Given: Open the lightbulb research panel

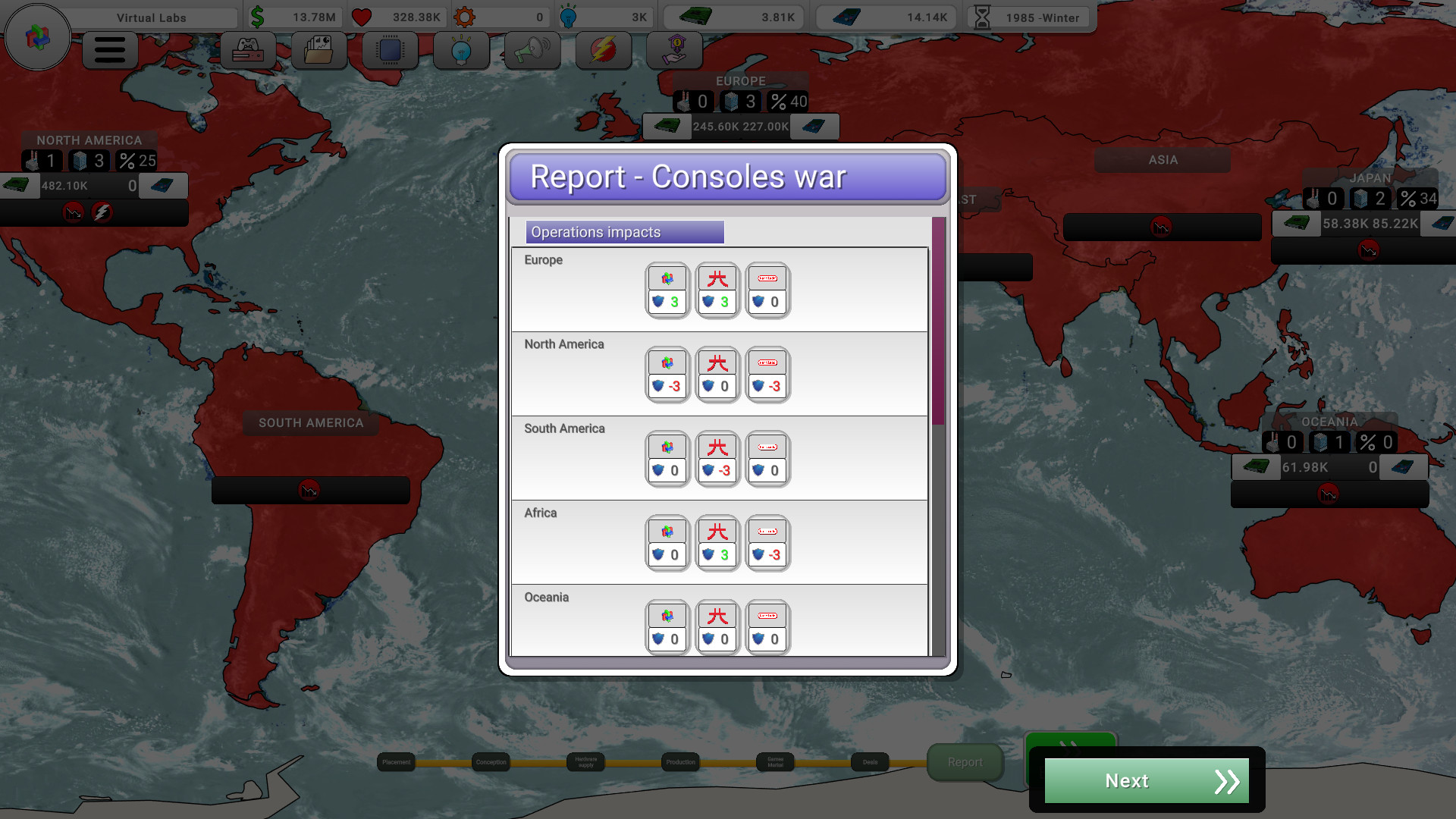Looking at the screenshot, I should pos(461,51).
